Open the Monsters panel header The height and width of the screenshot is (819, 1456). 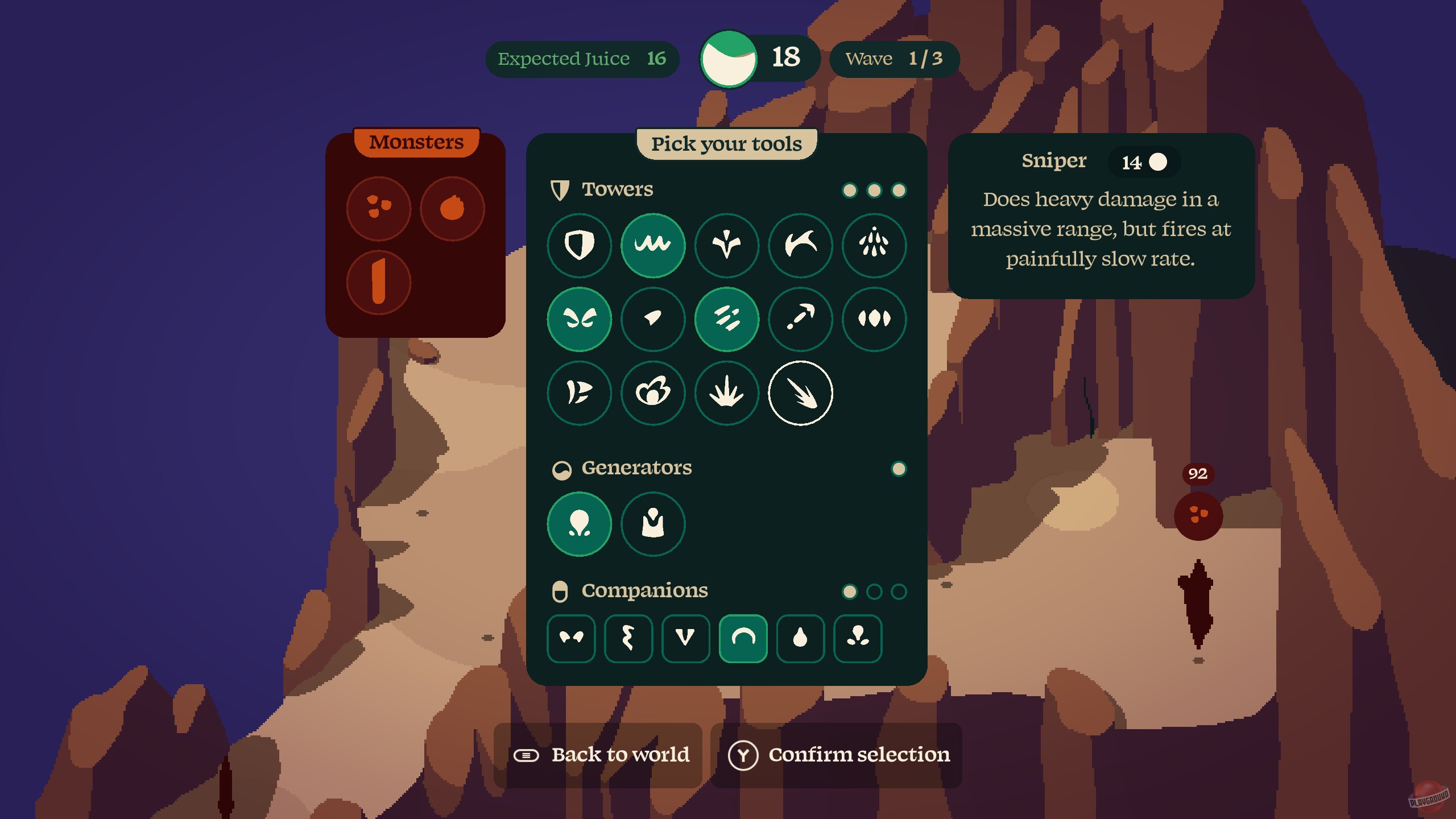[x=417, y=142]
